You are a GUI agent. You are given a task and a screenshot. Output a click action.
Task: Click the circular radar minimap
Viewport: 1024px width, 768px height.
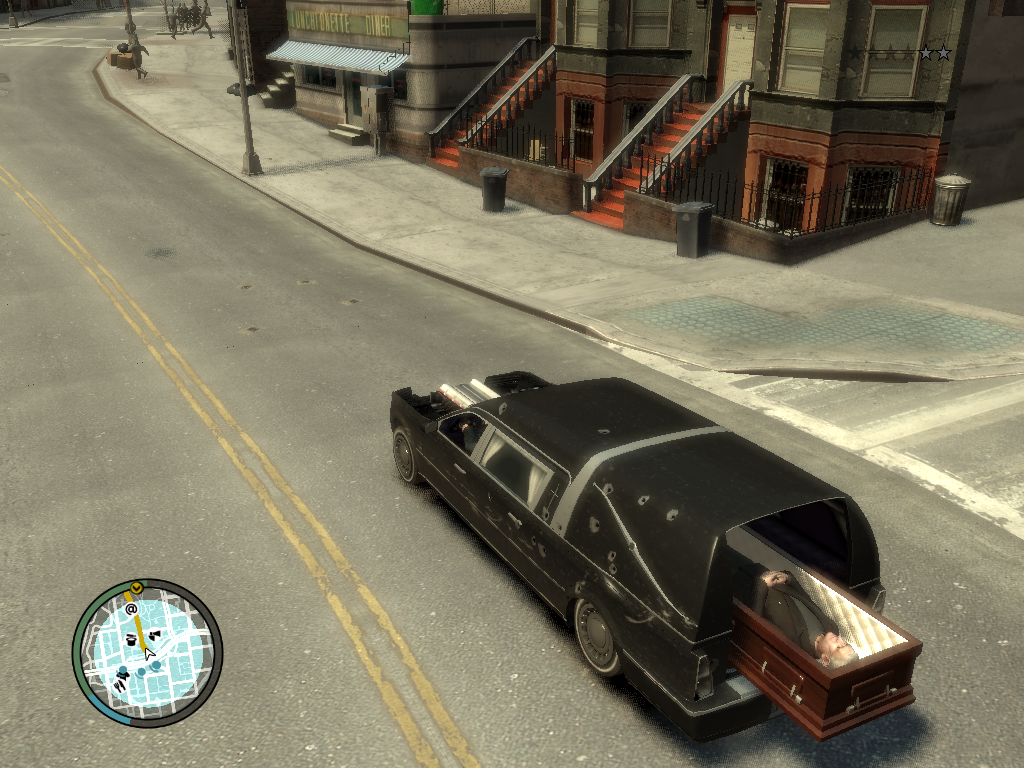click(147, 652)
